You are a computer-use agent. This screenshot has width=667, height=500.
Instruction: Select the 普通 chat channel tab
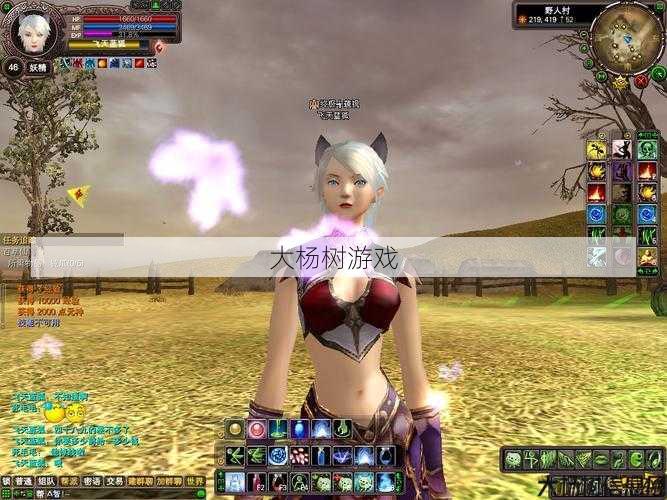(x=23, y=481)
